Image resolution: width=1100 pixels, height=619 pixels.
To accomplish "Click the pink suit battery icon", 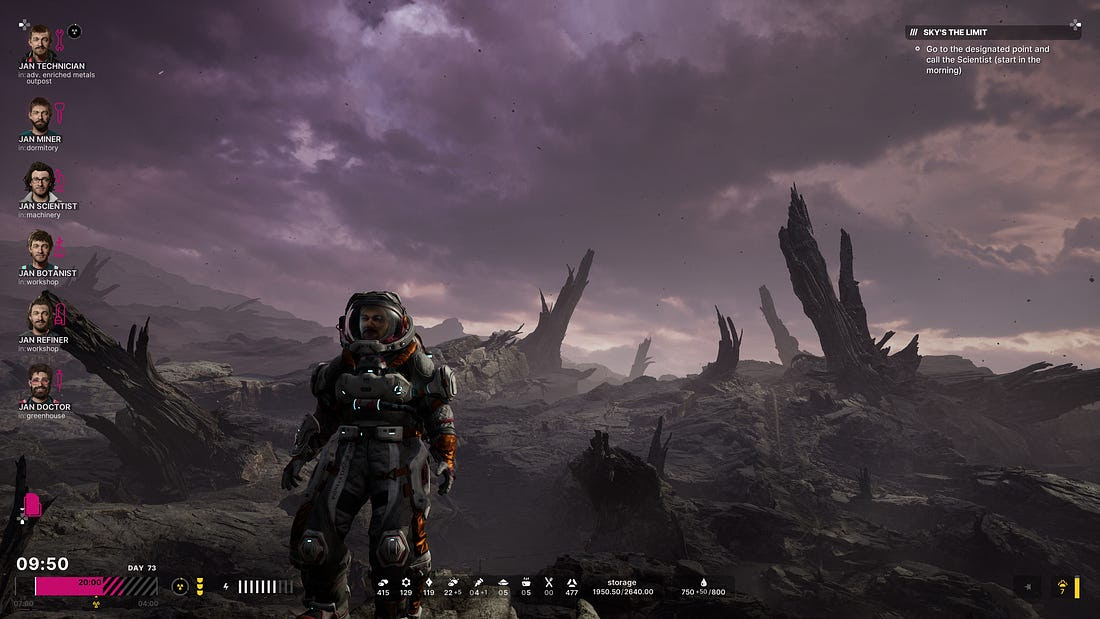I will pos(32,505).
